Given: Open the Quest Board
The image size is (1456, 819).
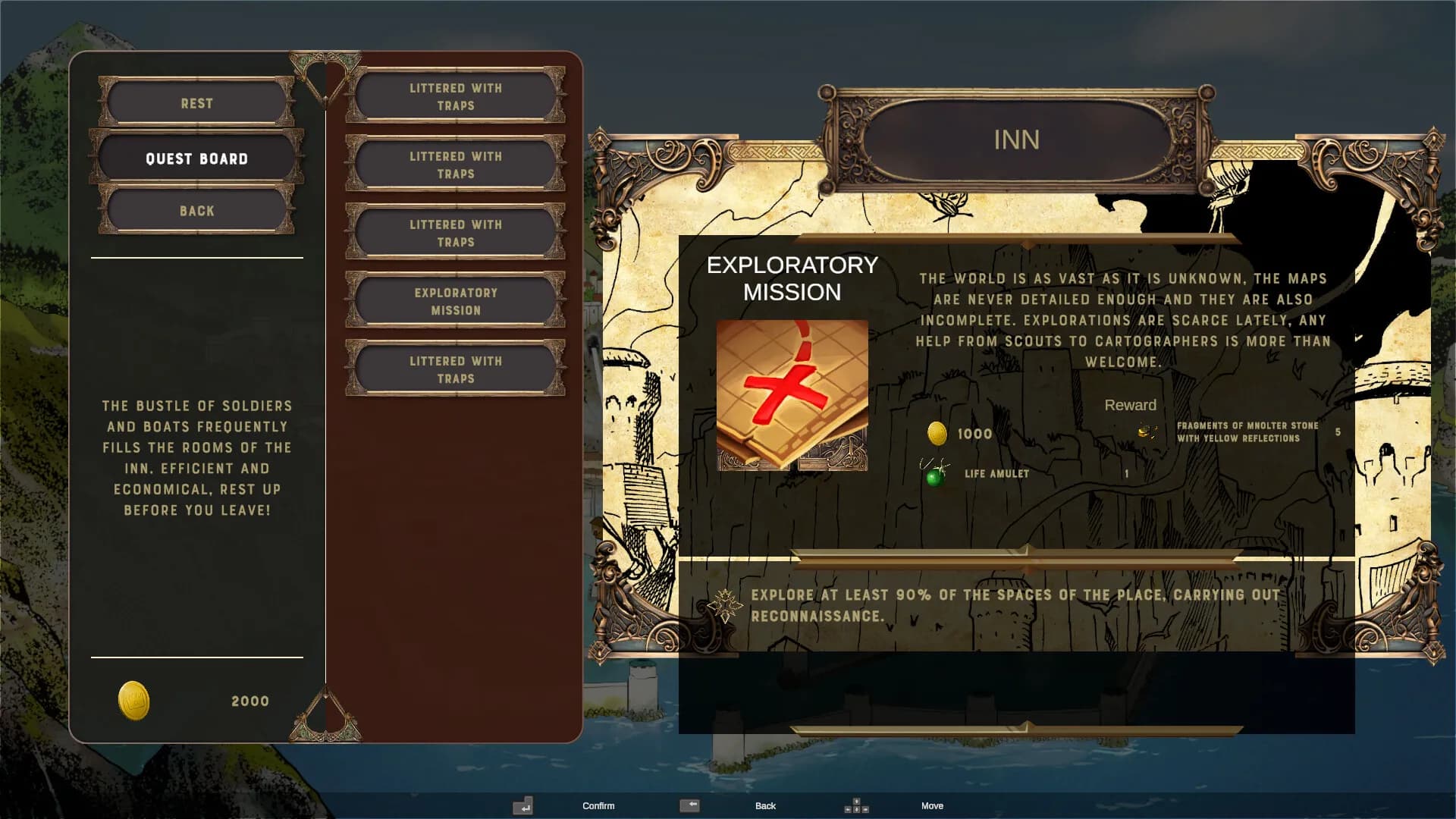Looking at the screenshot, I should point(196,158).
